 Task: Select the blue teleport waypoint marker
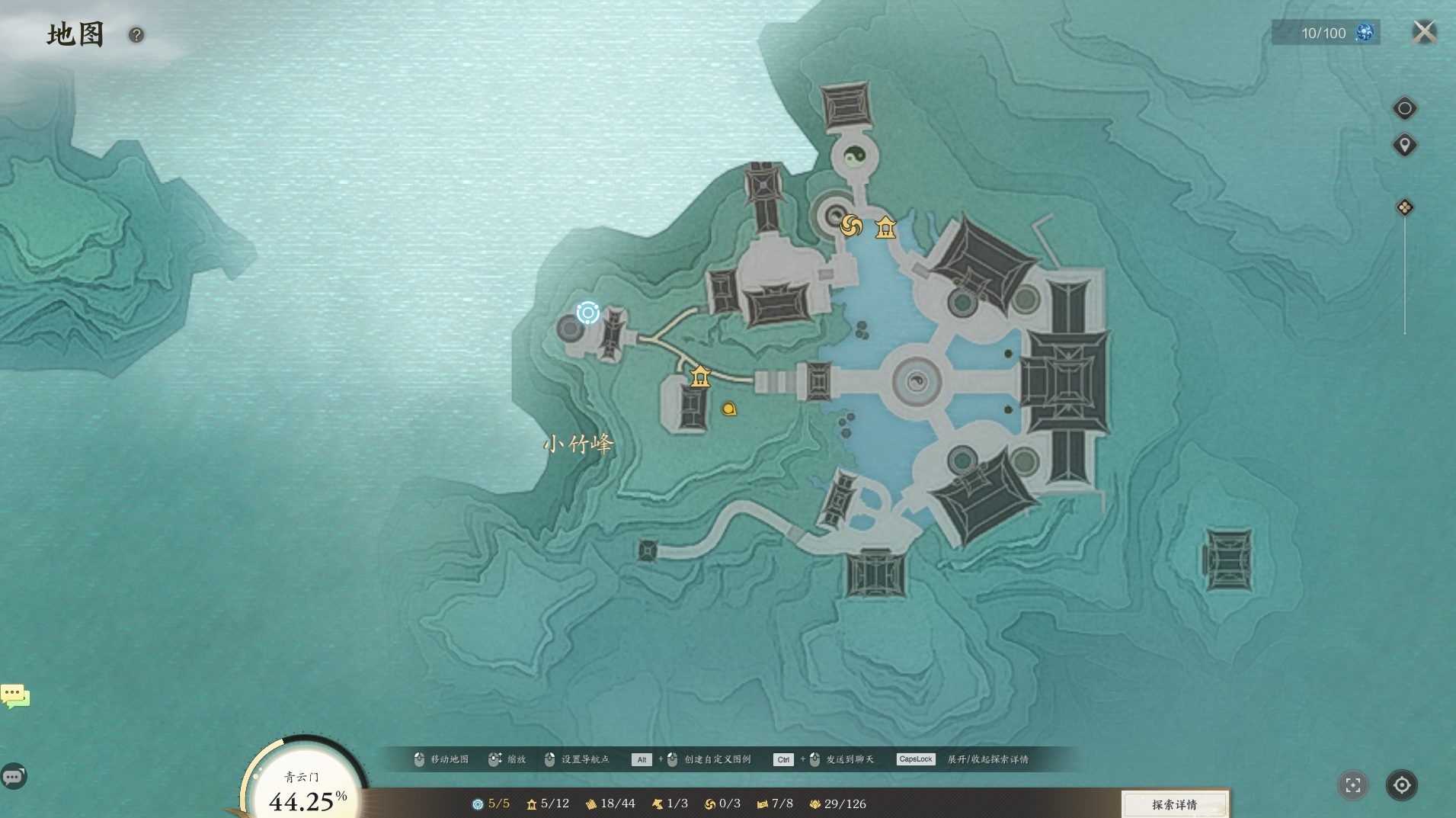click(x=587, y=313)
